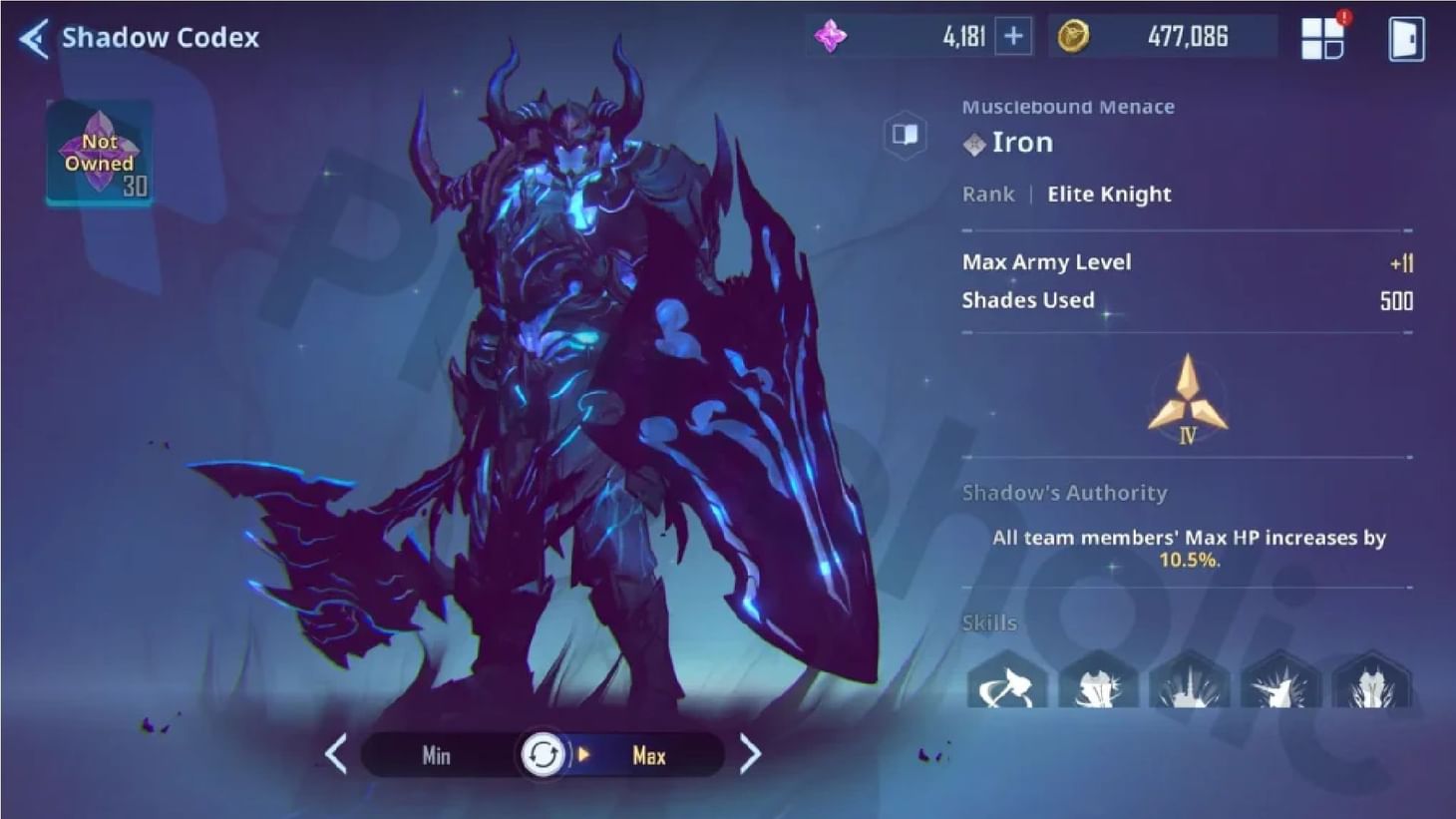
Task: Click the exit door icon
Action: (x=1406, y=36)
